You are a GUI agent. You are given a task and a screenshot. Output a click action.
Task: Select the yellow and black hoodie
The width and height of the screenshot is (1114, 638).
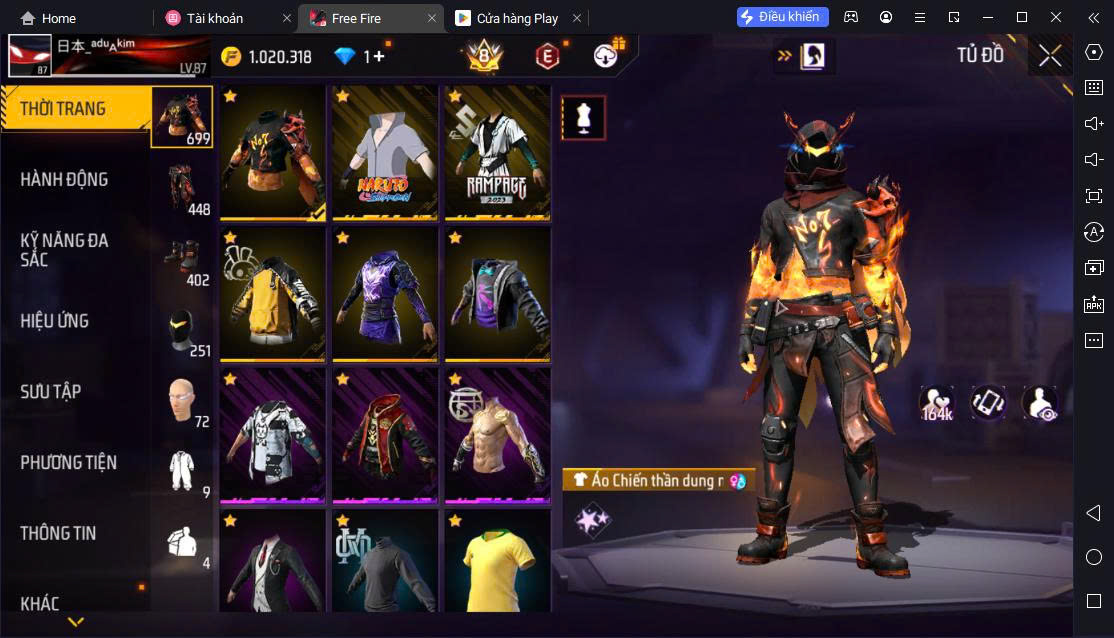[x=273, y=294]
